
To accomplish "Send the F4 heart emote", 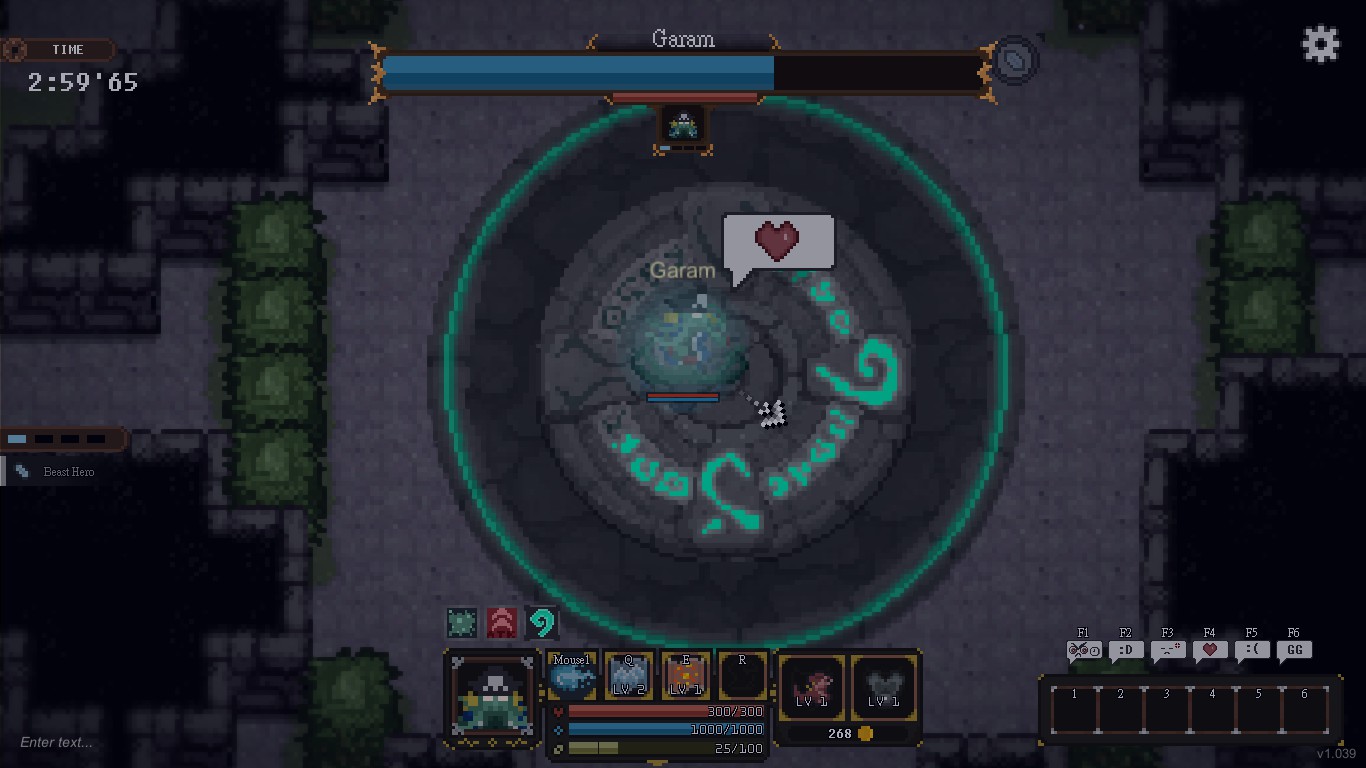I will pyautogui.click(x=1209, y=649).
